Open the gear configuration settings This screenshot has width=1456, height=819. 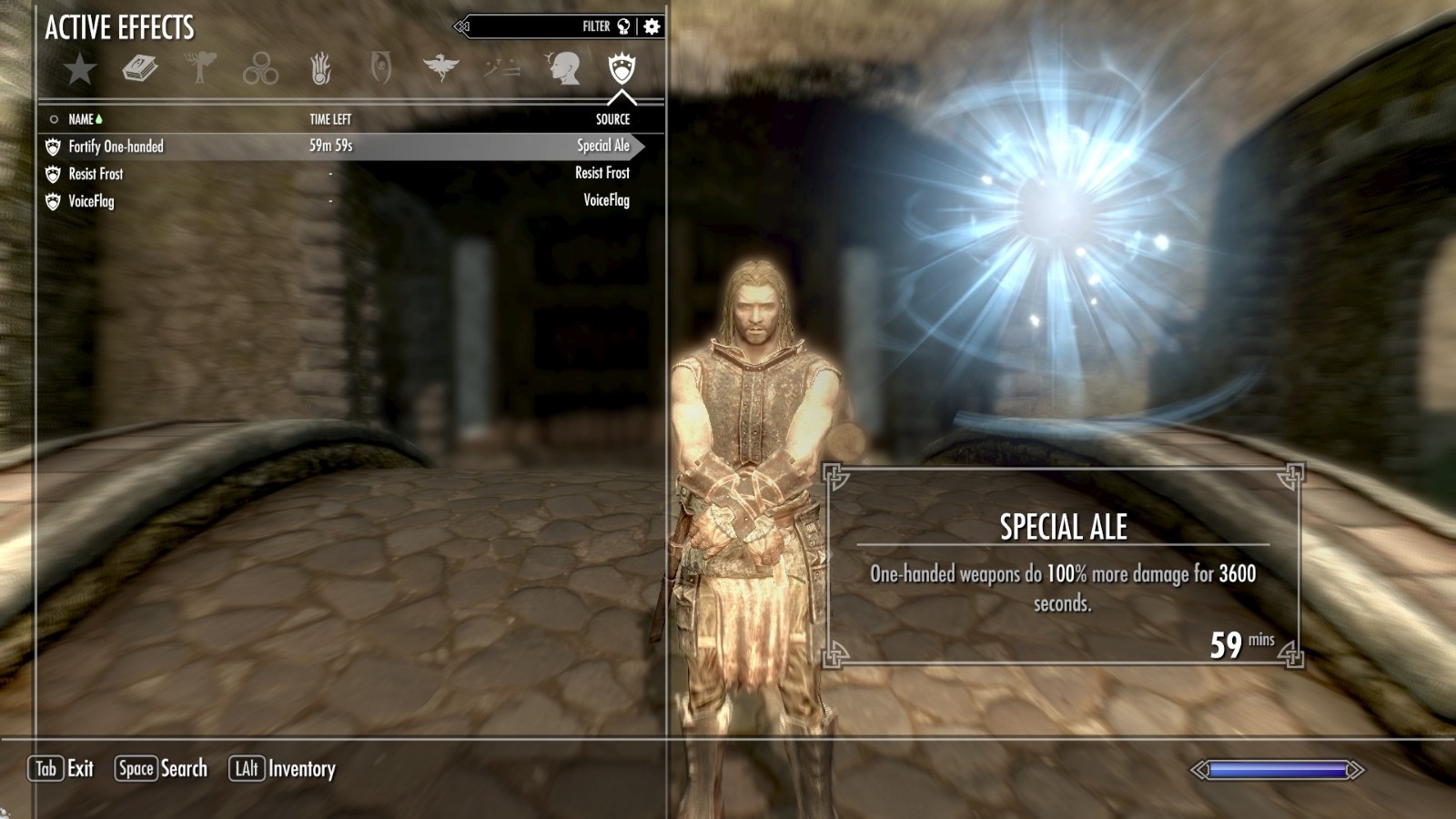(x=652, y=26)
